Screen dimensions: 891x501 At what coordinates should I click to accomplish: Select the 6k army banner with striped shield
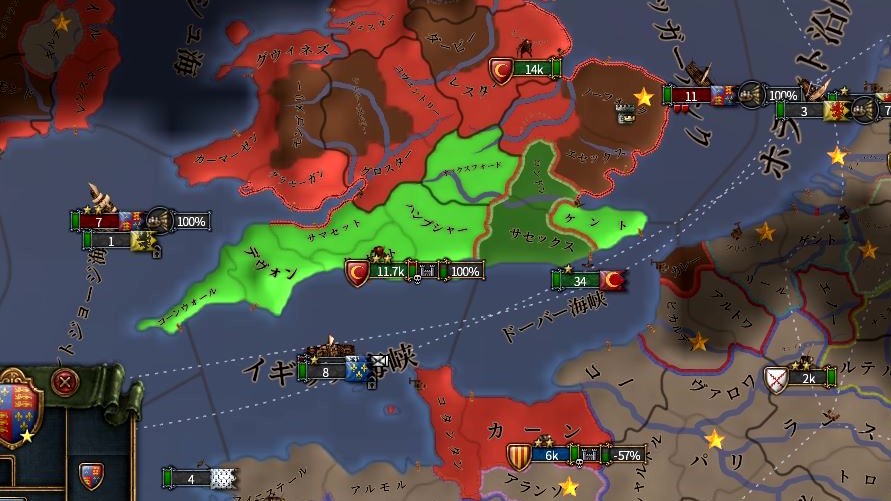(x=547, y=455)
